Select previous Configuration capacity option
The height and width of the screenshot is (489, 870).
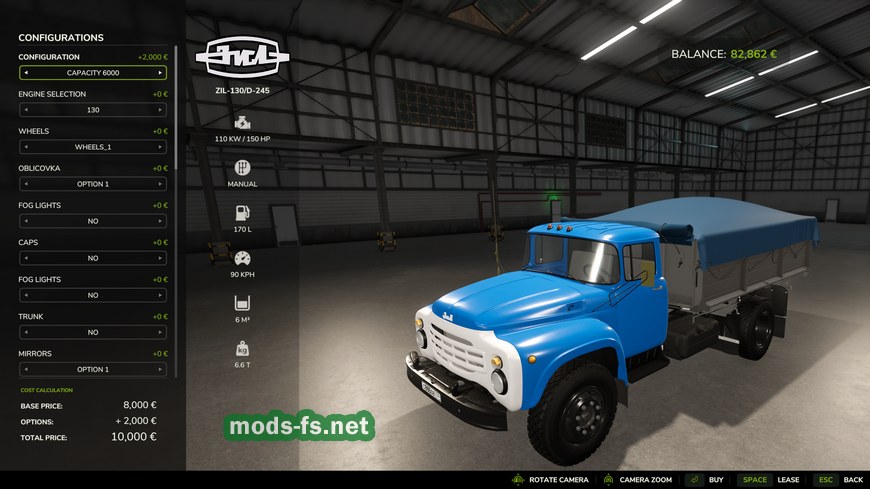26,73
